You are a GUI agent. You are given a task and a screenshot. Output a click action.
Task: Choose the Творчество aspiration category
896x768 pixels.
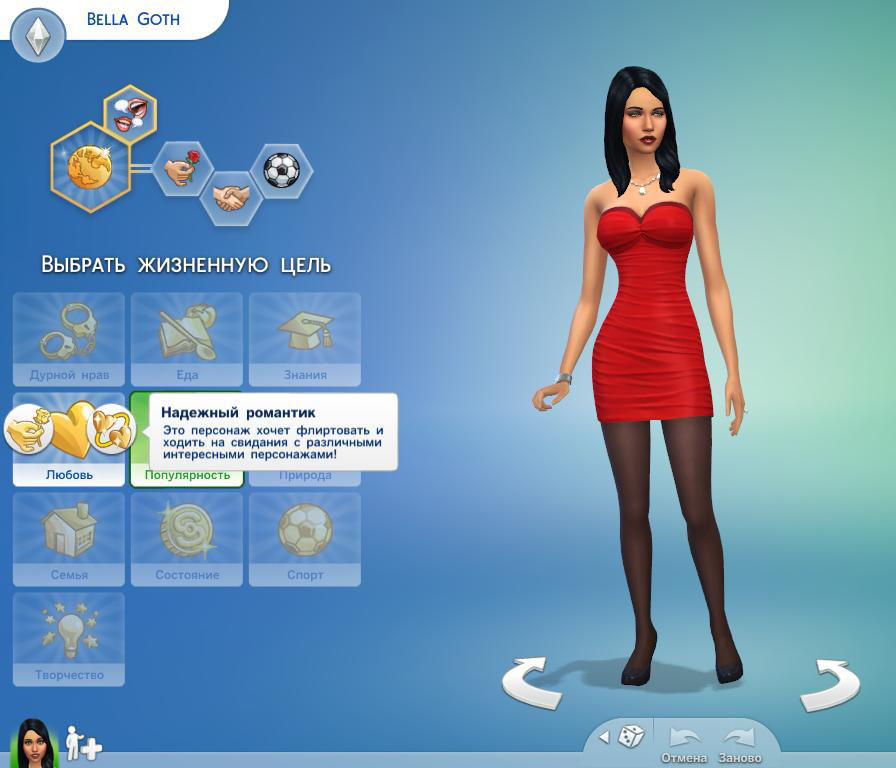[69, 639]
